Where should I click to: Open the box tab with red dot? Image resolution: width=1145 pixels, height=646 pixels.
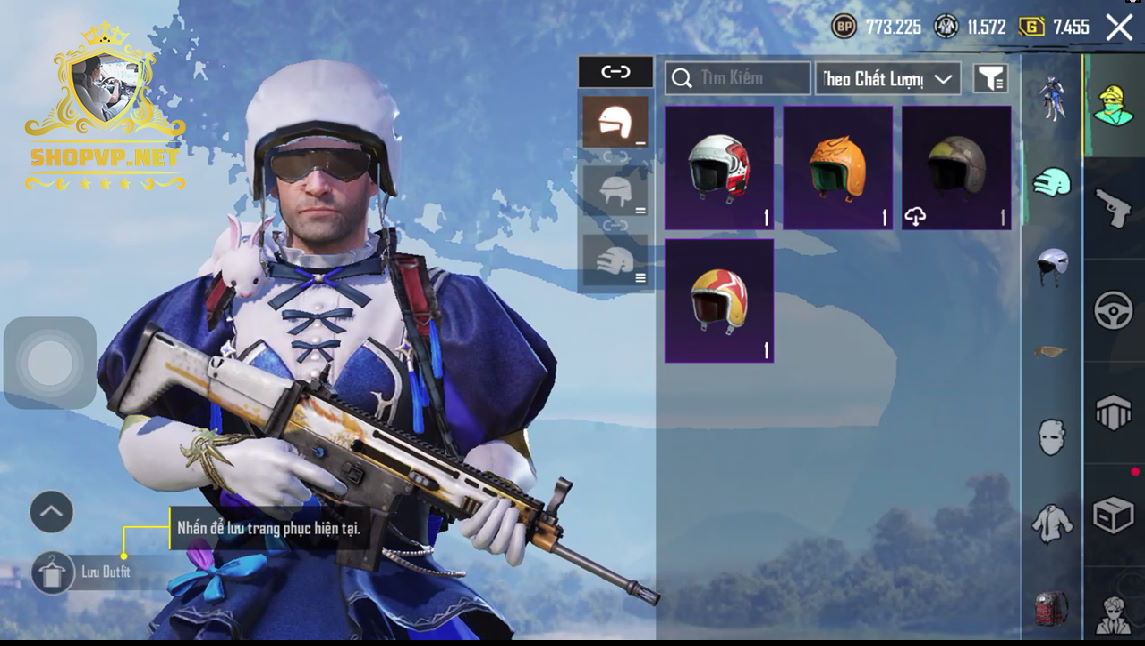tap(1113, 515)
